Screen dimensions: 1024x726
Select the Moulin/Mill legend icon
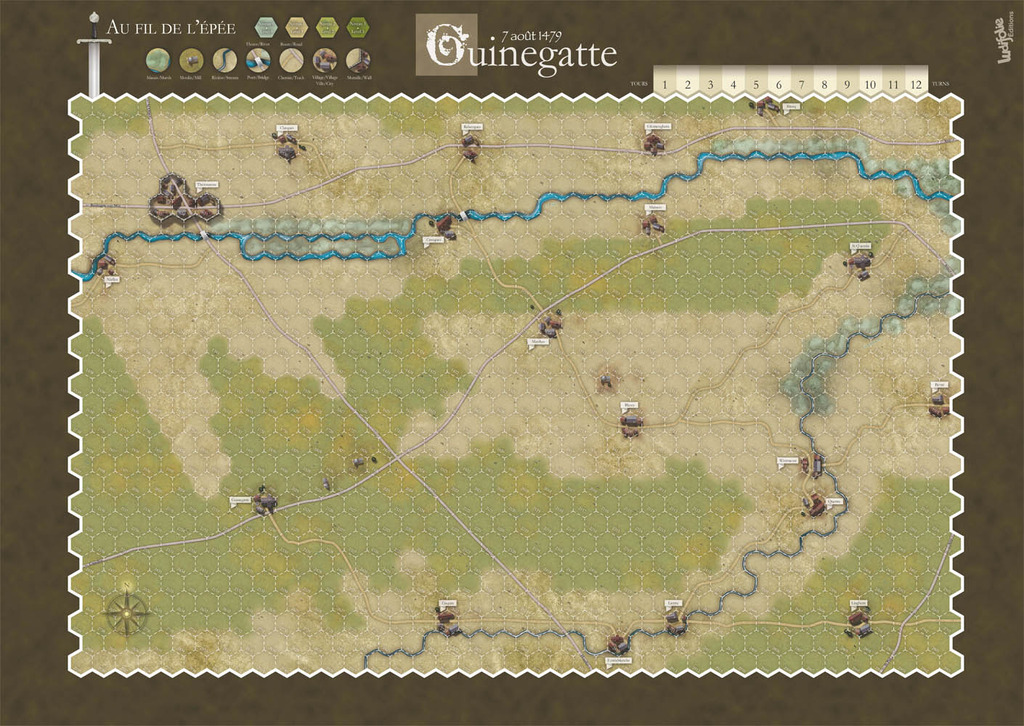pos(191,60)
